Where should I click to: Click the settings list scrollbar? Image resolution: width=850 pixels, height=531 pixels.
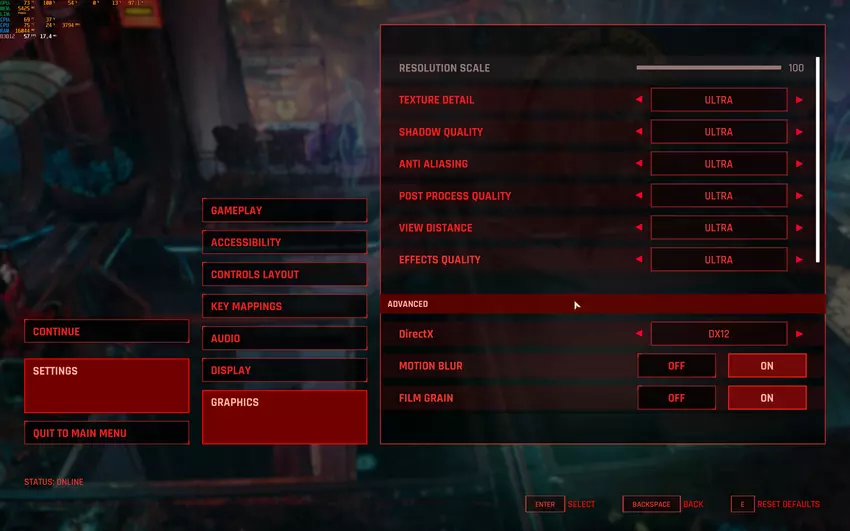(x=818, y=160)
